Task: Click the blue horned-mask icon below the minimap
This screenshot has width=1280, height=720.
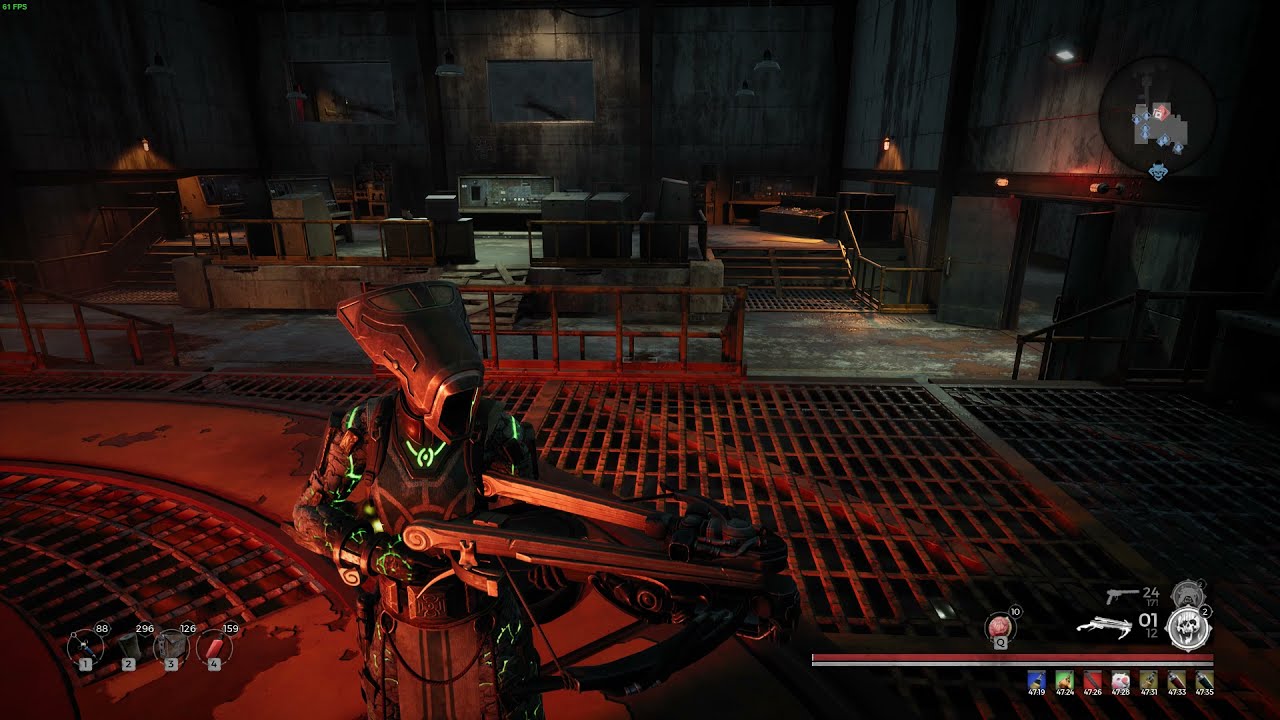Action: [1158, 172]
